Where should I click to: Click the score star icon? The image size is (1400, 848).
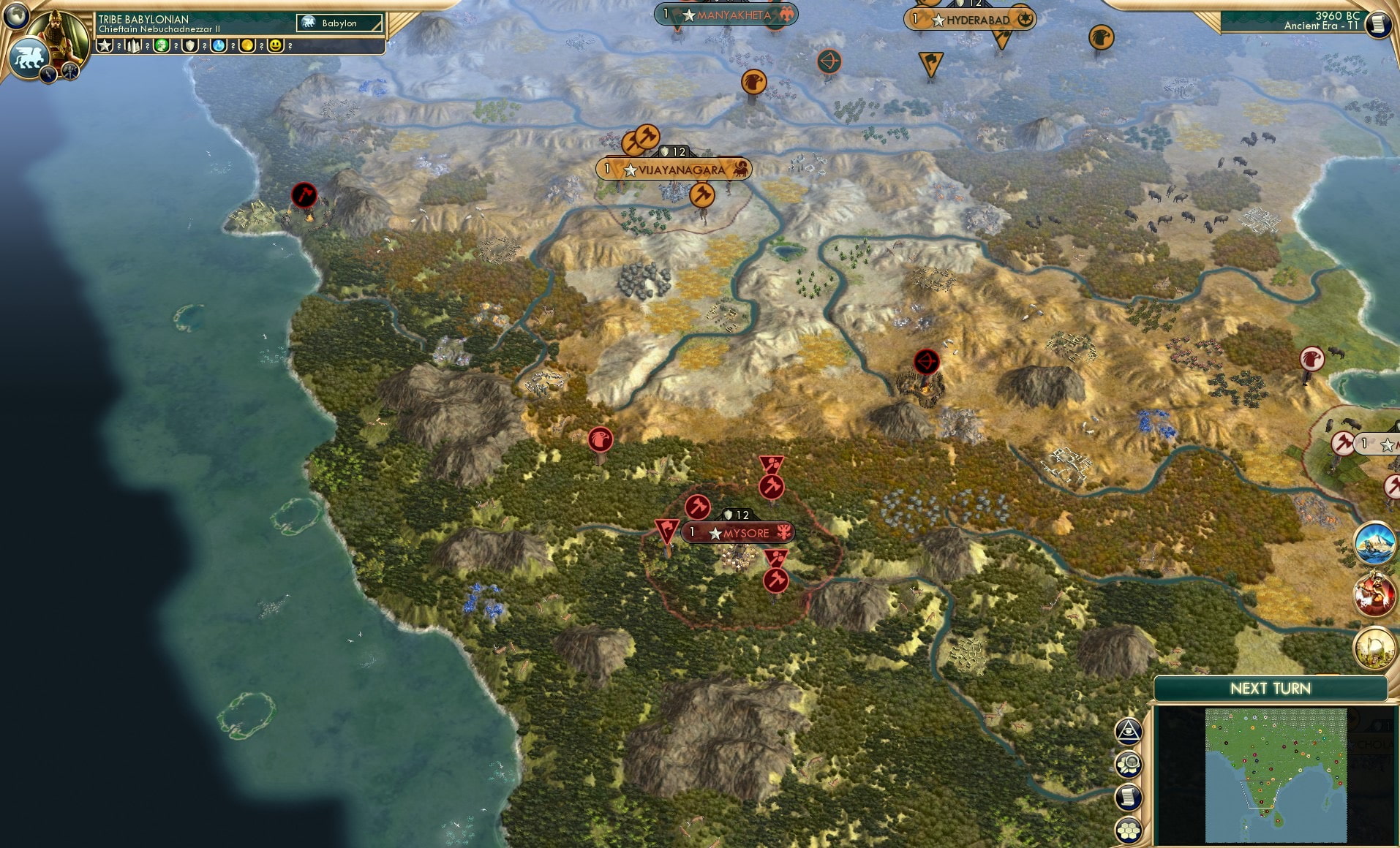tap(106, 46)
